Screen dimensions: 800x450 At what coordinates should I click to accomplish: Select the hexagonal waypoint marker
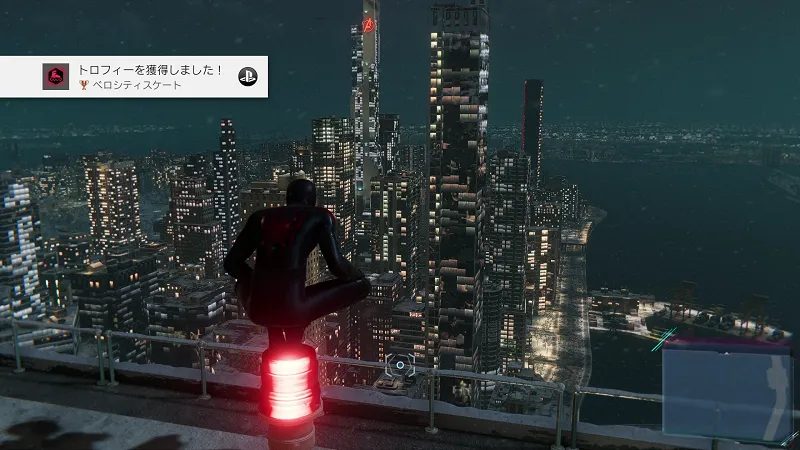tap(397, 366)
